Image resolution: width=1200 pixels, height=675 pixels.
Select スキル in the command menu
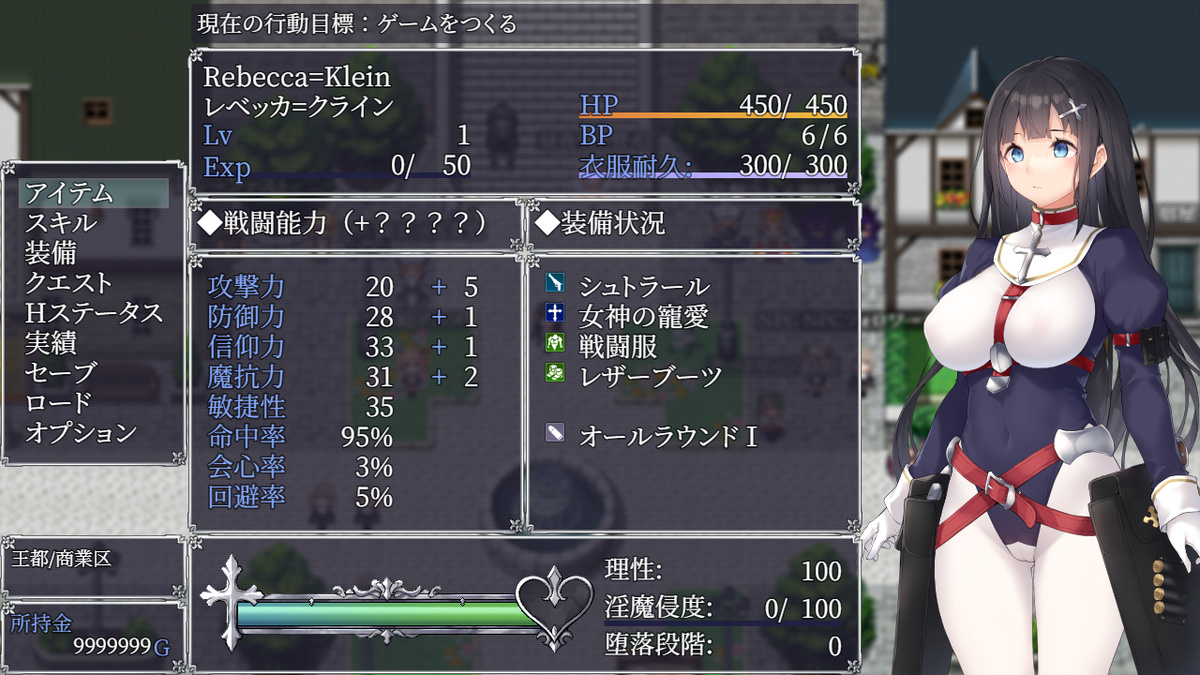coord(62,223)
